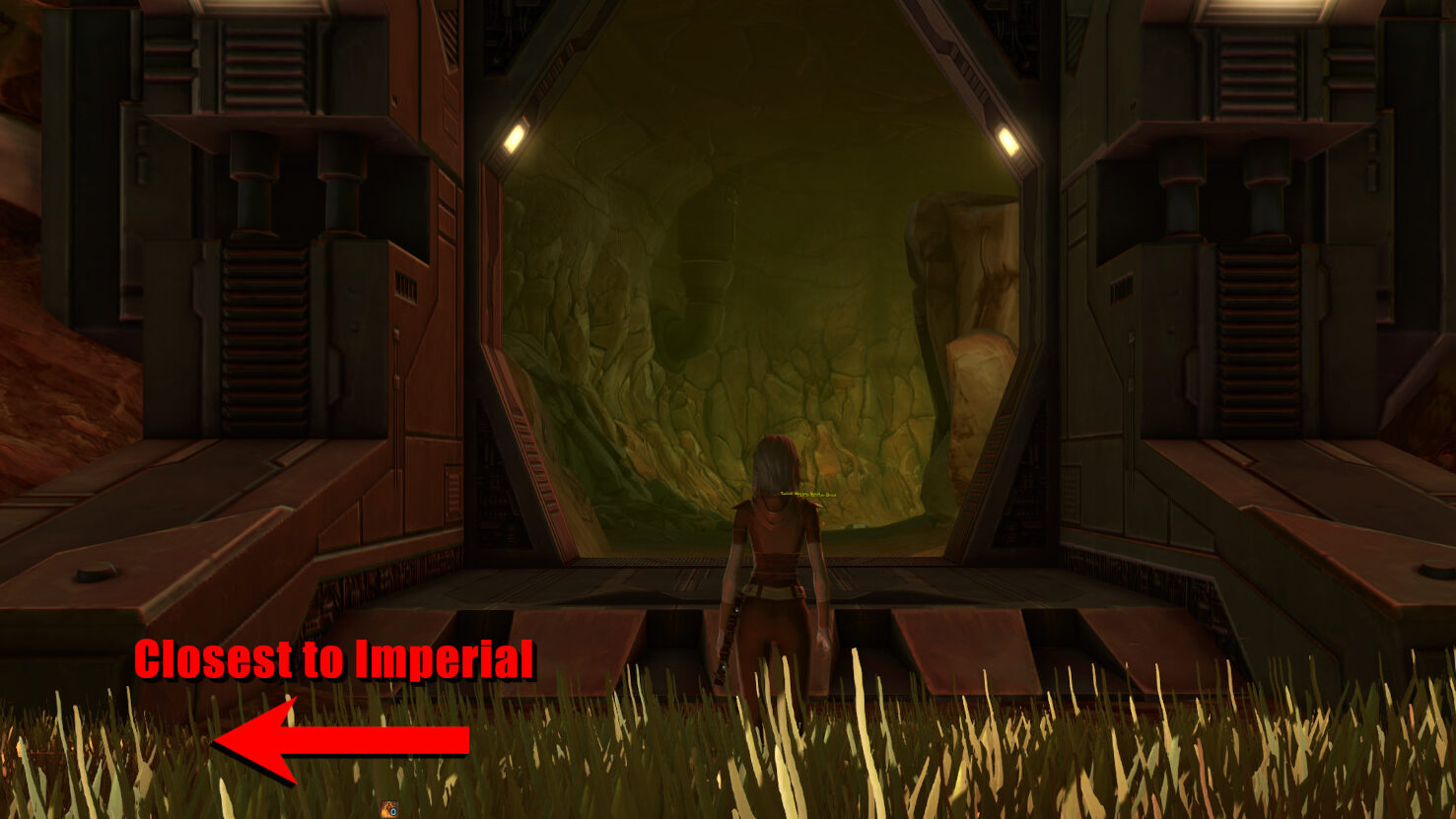Click the orange flame buff icon
1456x819 pixels.
click(x=389, y=810)
